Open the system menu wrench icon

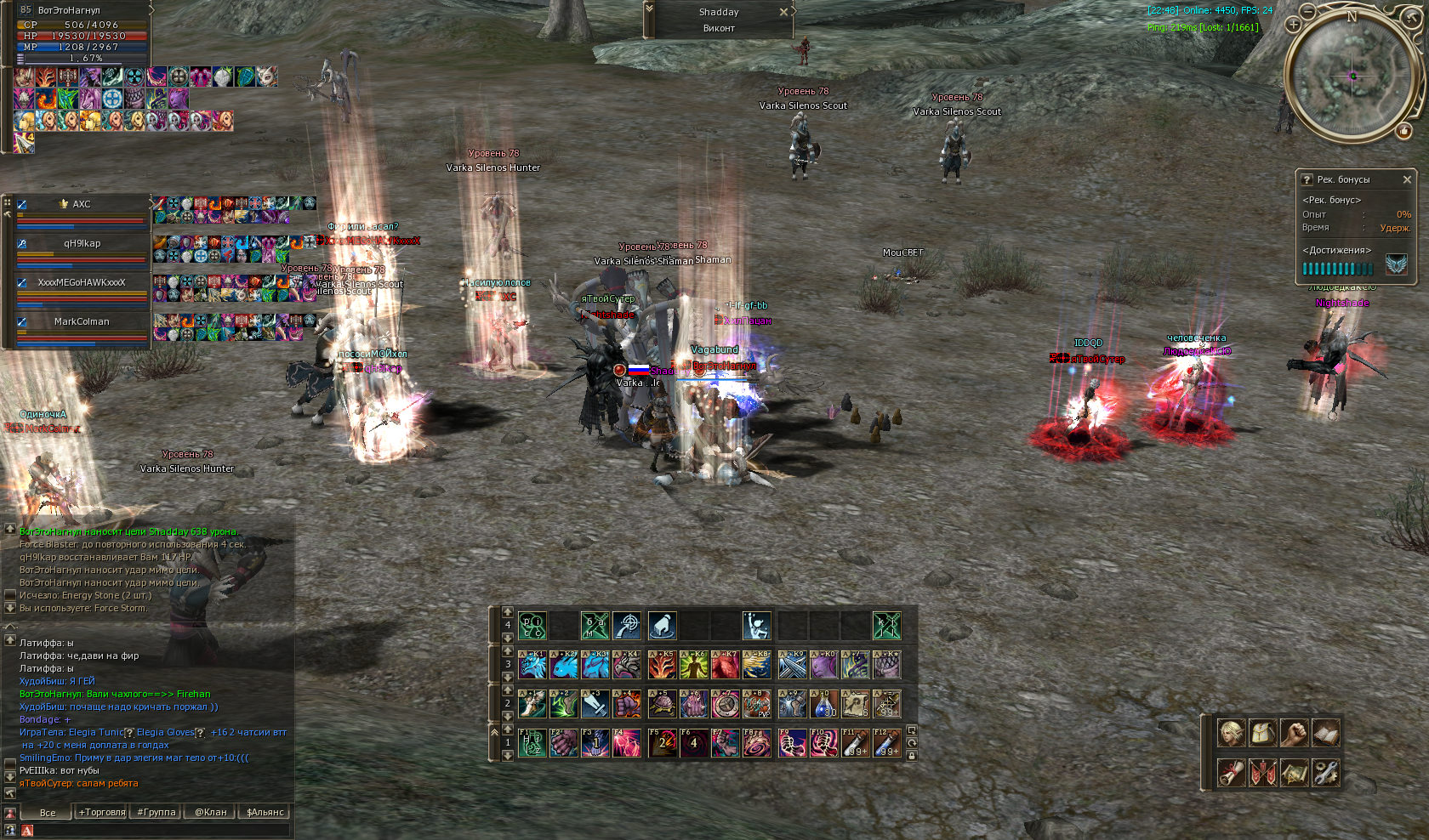(1325, 772)
